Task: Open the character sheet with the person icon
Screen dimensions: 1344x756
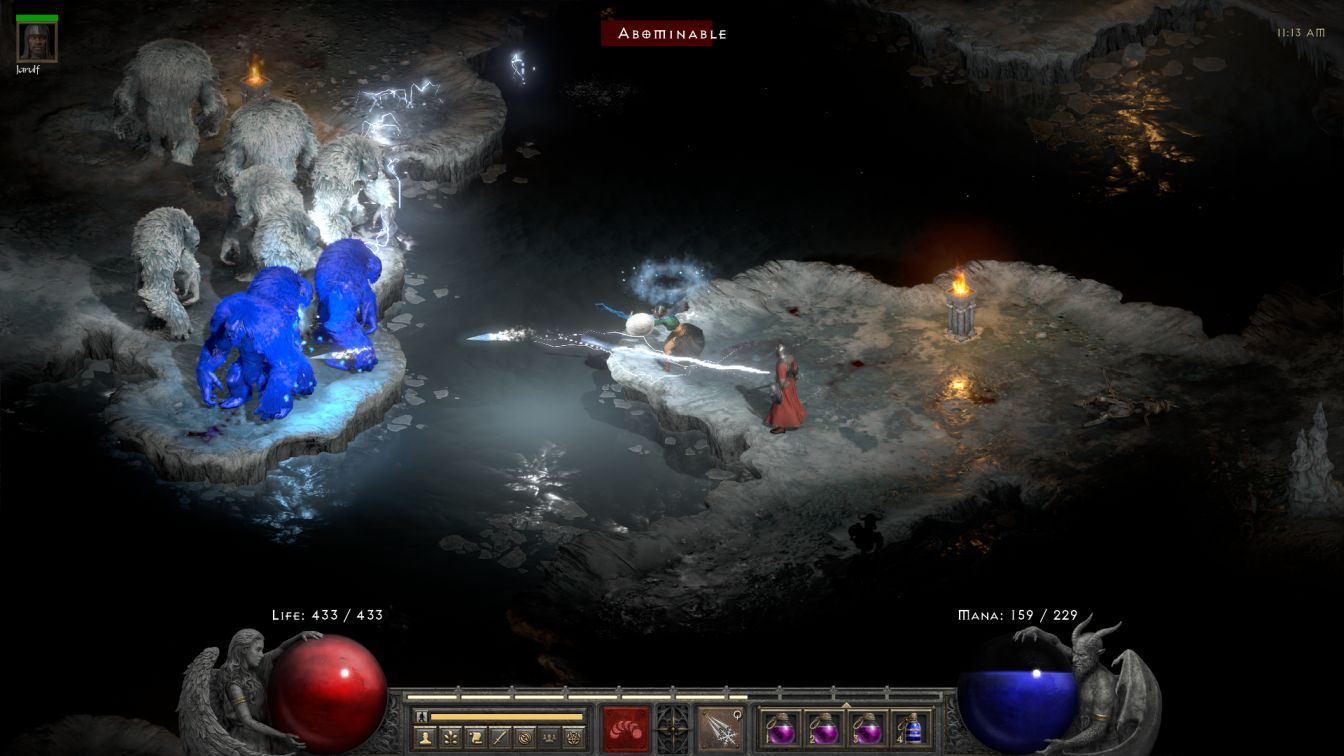Action: pyautogui.click(x=427, y=737)
